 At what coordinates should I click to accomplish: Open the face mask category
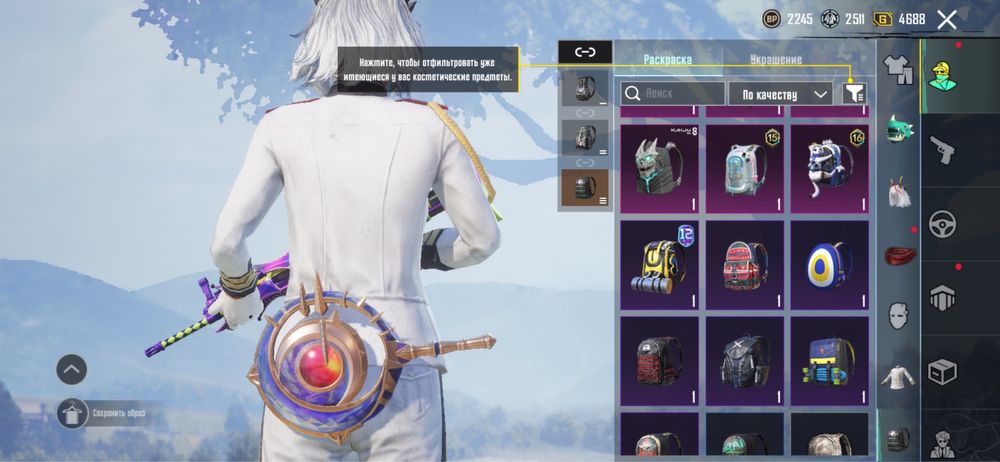(898, 315)
